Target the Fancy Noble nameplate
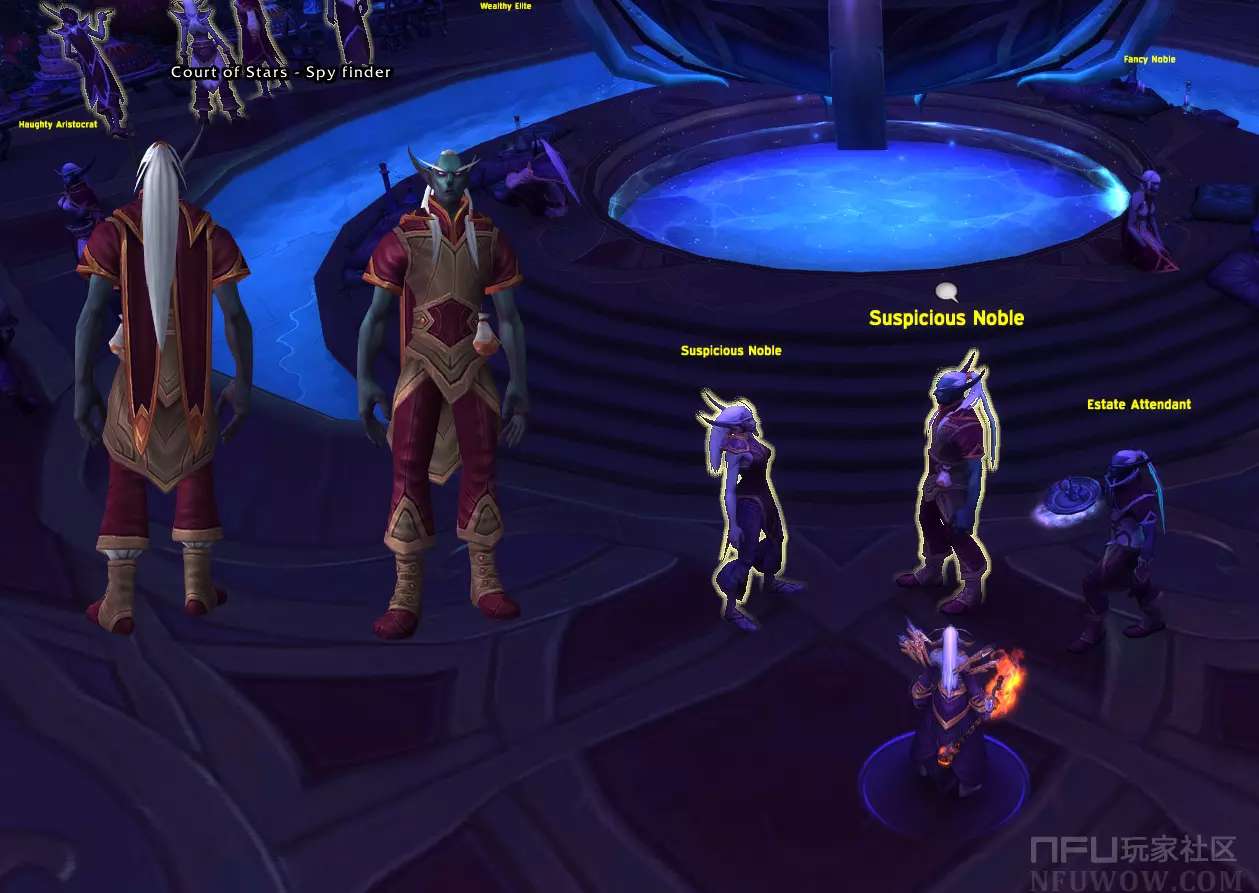1259x893 pixels. tap(1149, 60)
